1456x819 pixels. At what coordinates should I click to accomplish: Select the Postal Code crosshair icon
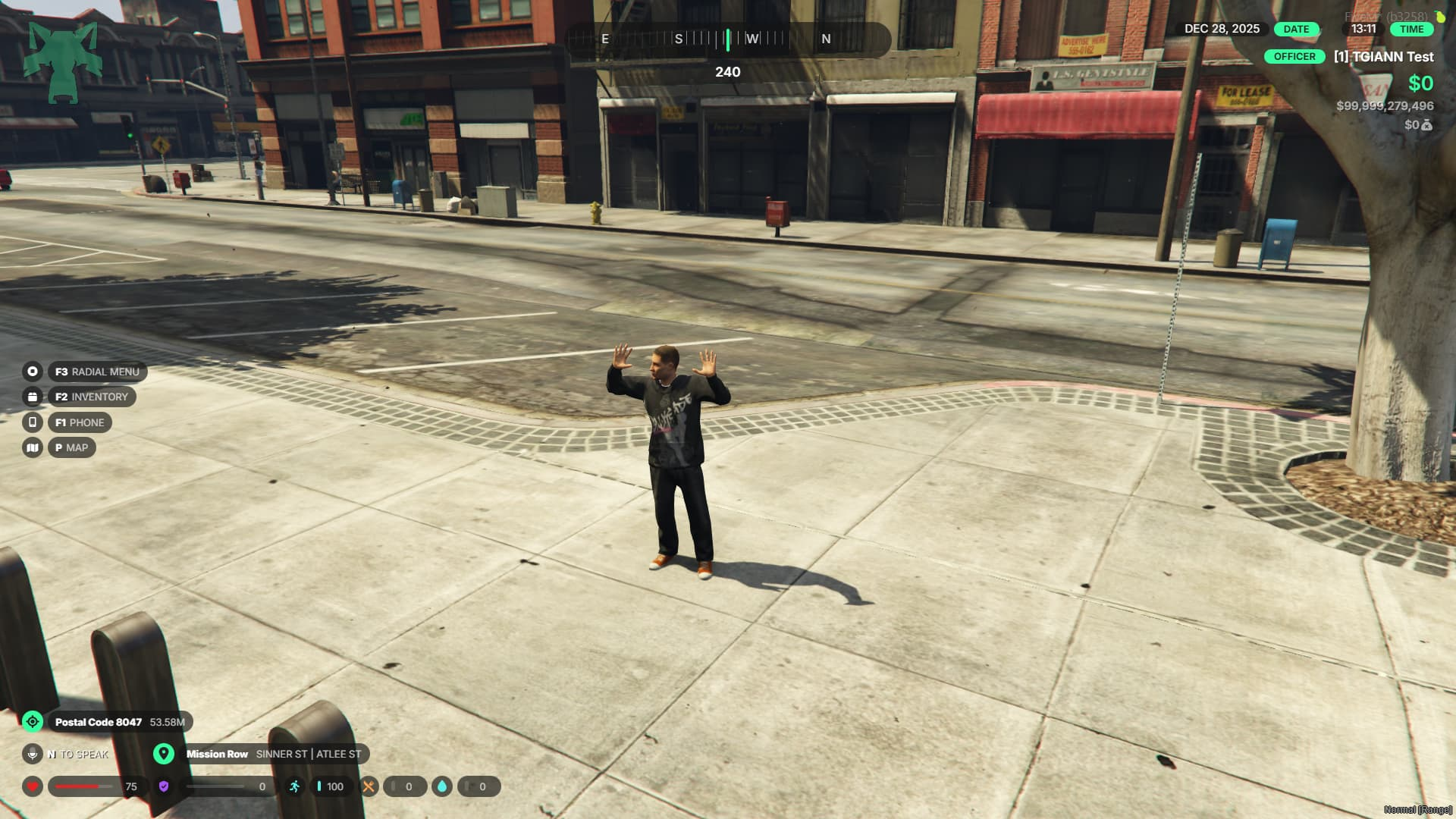(33, 721)
